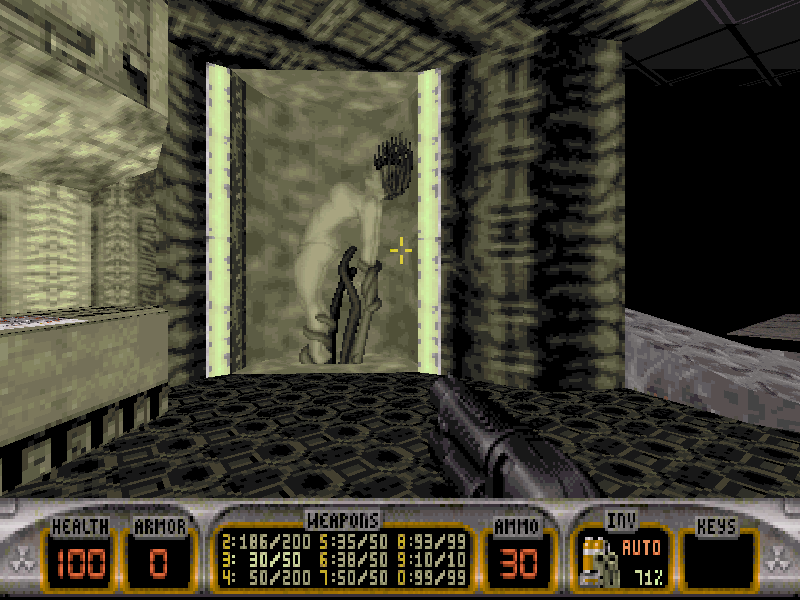Click the empty Keys panel
Screen dimensions: 800x600
pos(717,560)
